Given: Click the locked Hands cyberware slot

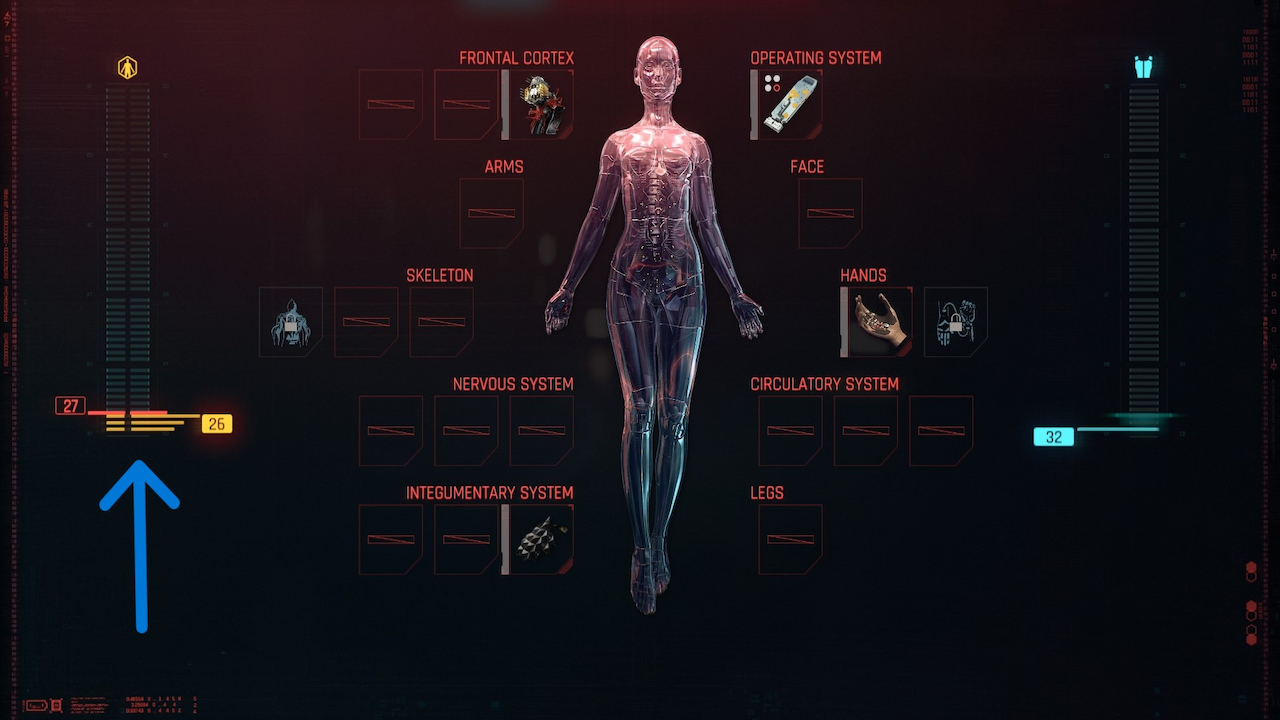Looking at the screenshot, I should tap(955, 321).
